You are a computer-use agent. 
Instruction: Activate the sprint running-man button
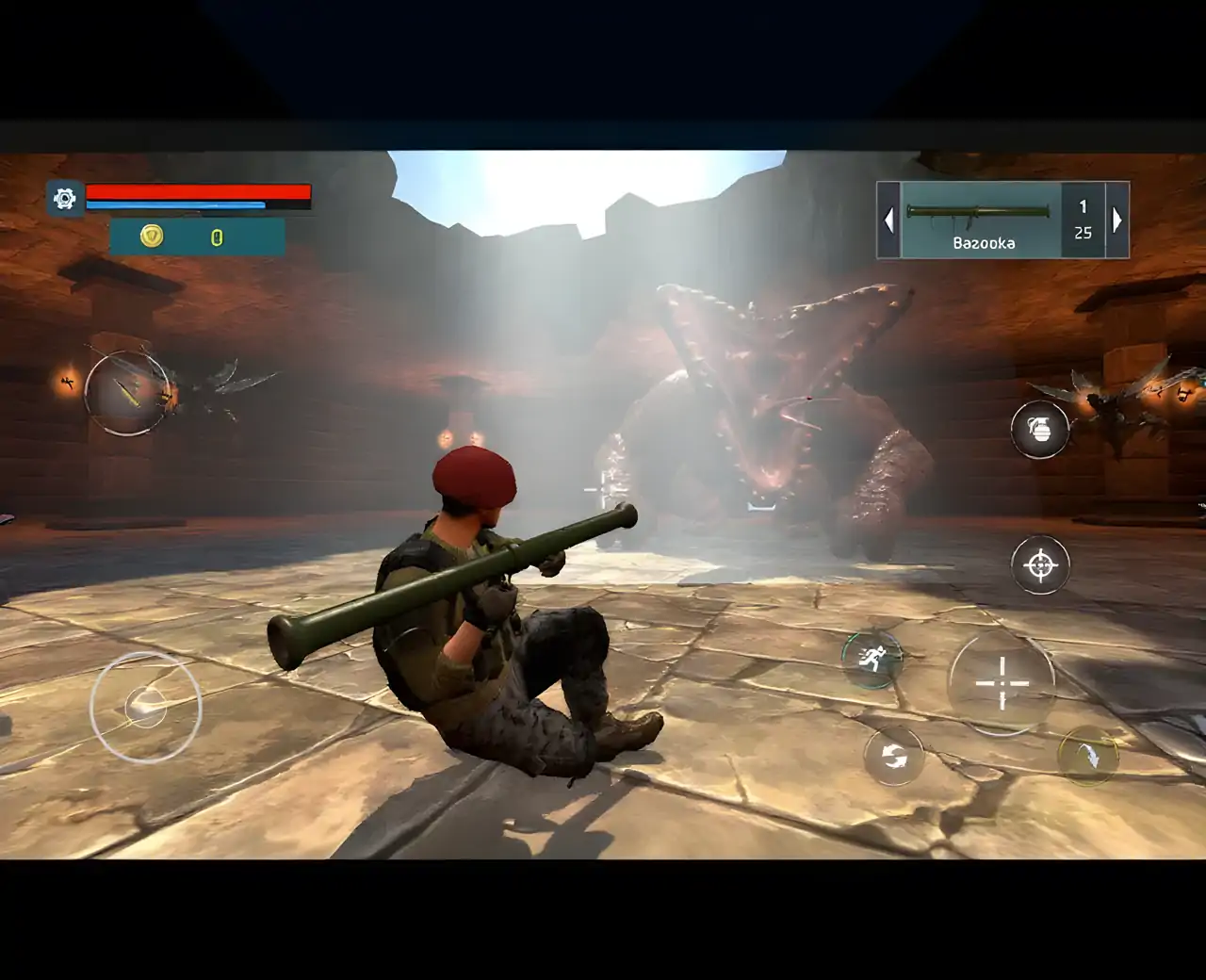pos(872,658)
